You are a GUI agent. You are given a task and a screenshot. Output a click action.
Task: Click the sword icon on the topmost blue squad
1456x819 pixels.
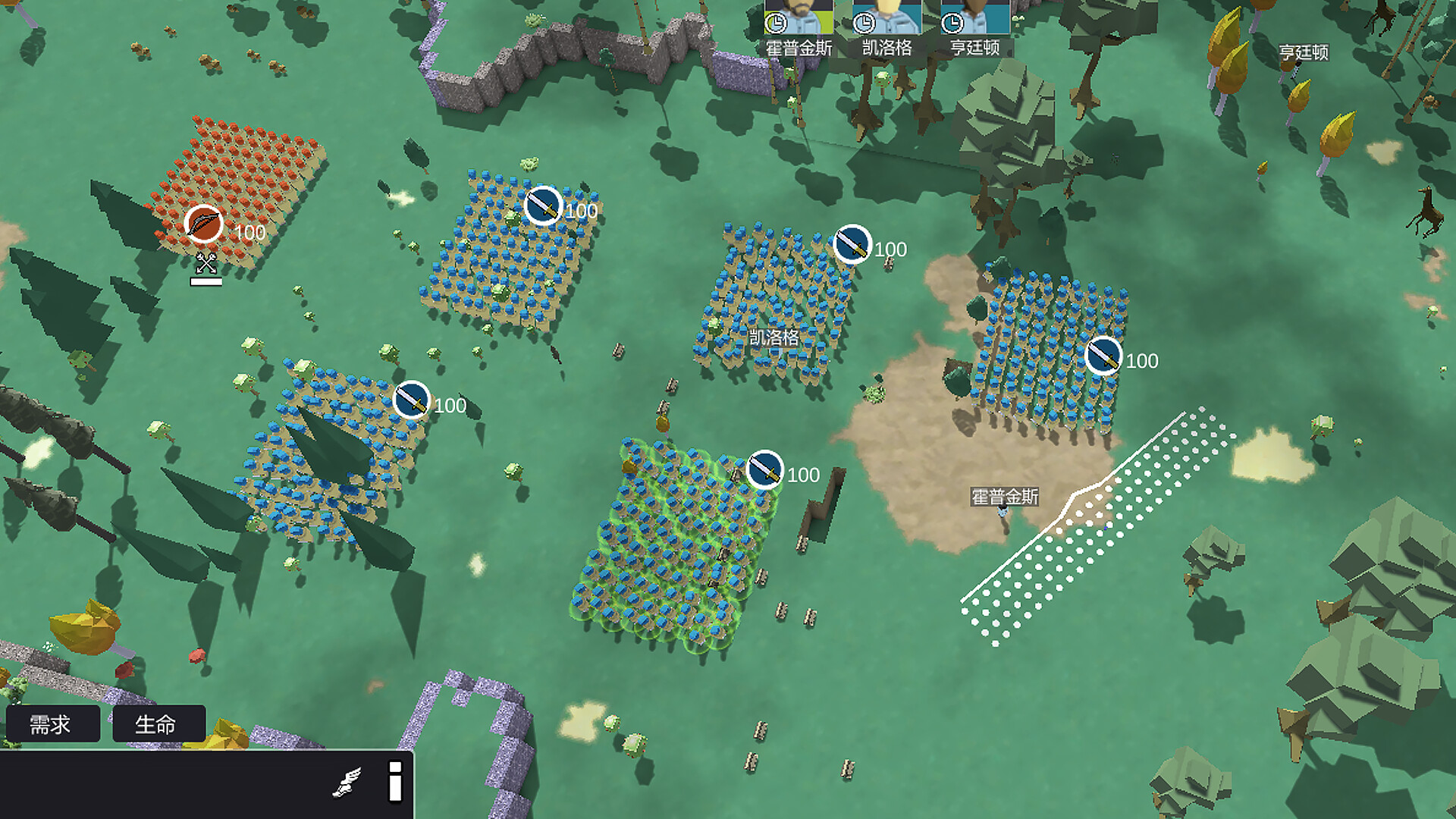(543, 206)
